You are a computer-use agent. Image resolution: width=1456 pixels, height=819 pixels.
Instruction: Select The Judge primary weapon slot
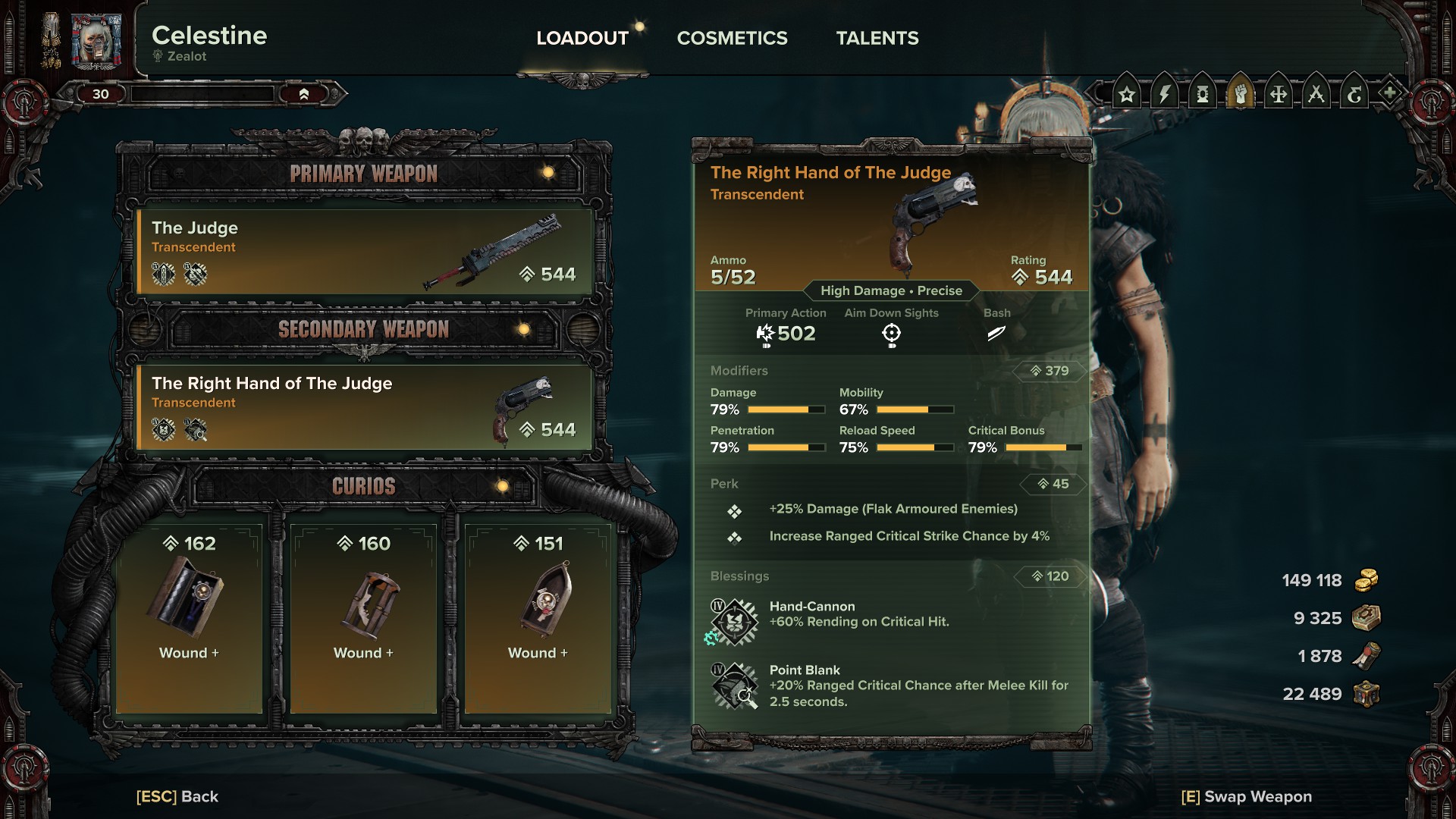click(x=364, y=252)
